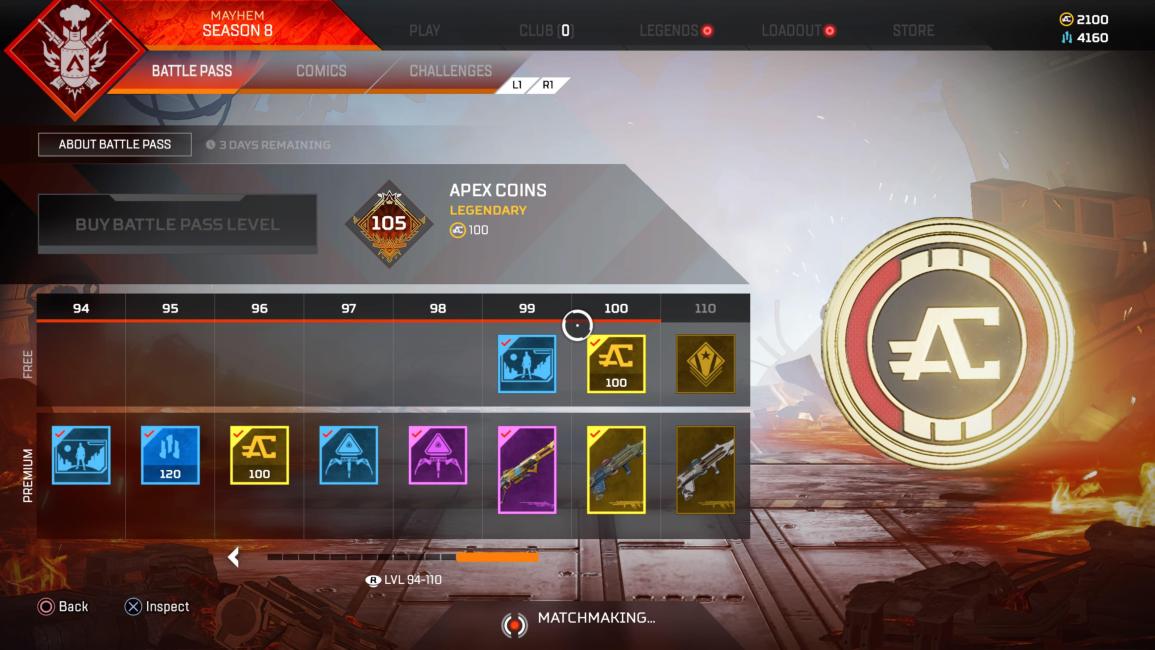Image resolution: width=1155 pixels, height=650 pixels.
Task: Visit the Store menu
Action: (x=914, y=30)
